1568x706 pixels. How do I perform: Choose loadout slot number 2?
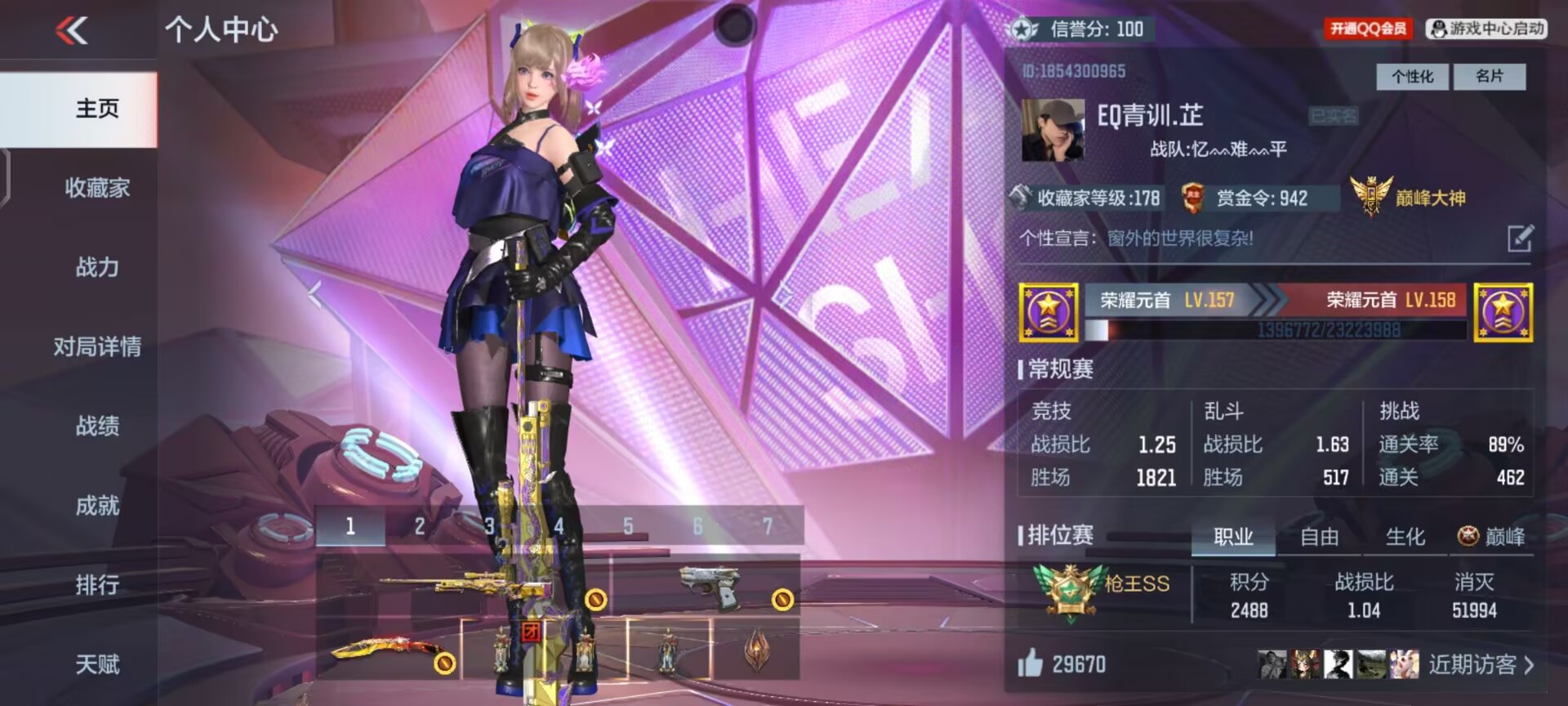(x=419, y=526)
